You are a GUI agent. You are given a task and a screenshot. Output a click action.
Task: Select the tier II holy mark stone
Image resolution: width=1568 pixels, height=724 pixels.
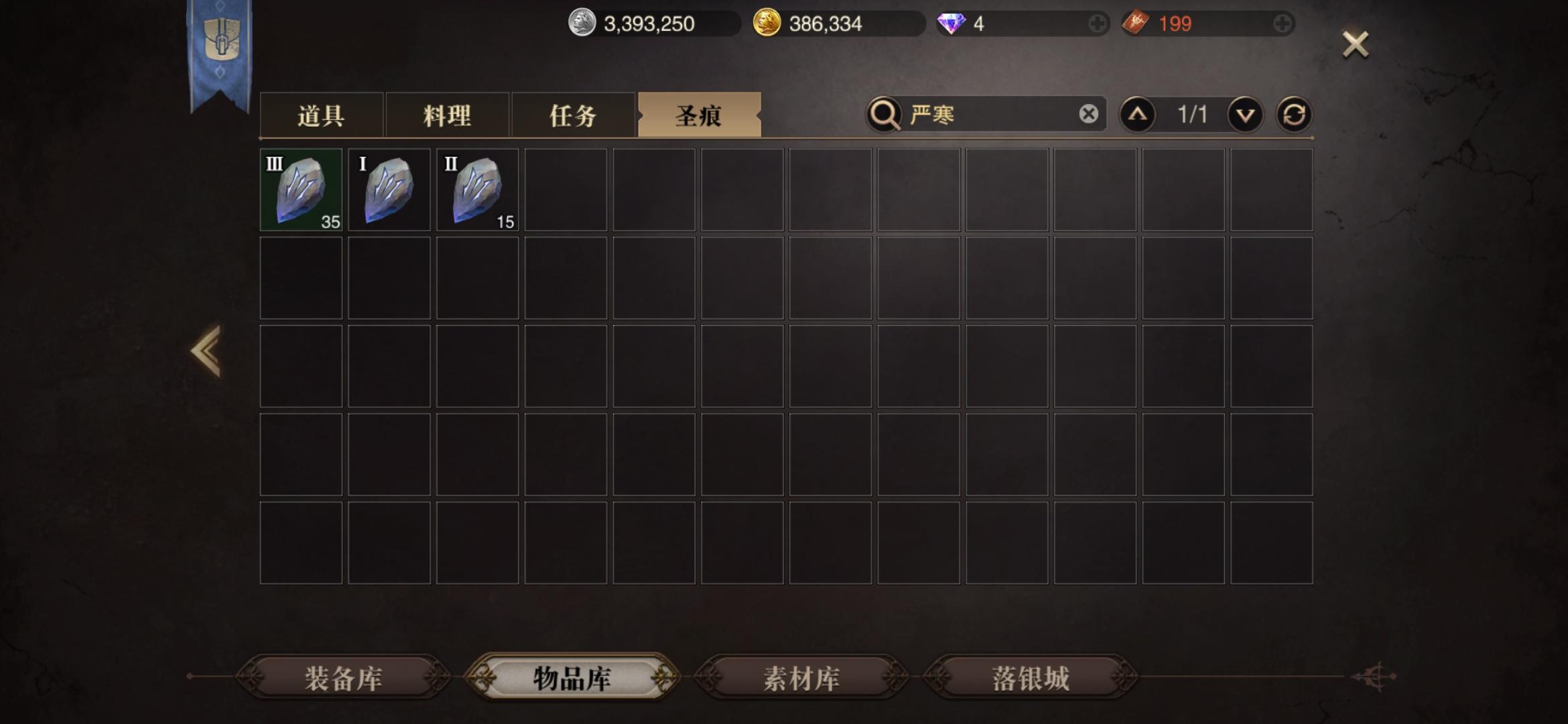coord(477,190)
